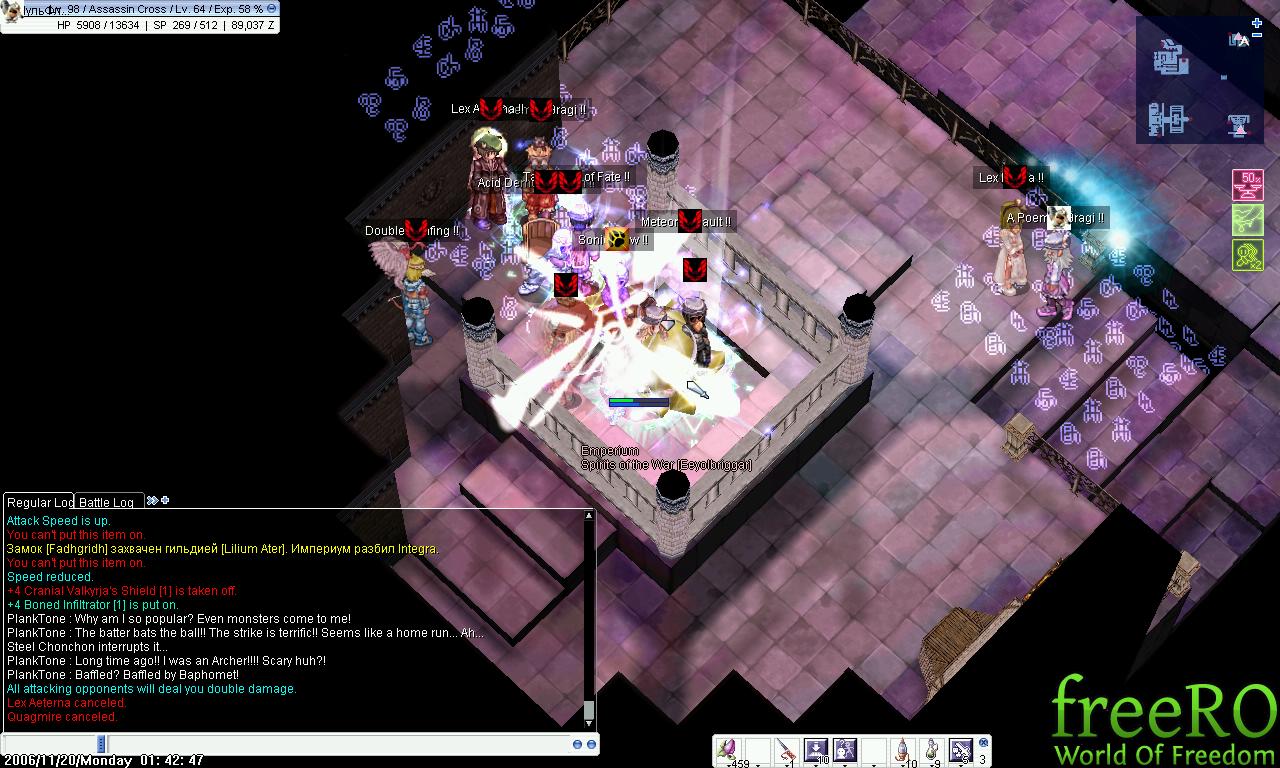This screenshot has height=768, width=1280.
Task: Use the green potion flask in hotbar
Action: pyautogui.click(x=932, y=750)
